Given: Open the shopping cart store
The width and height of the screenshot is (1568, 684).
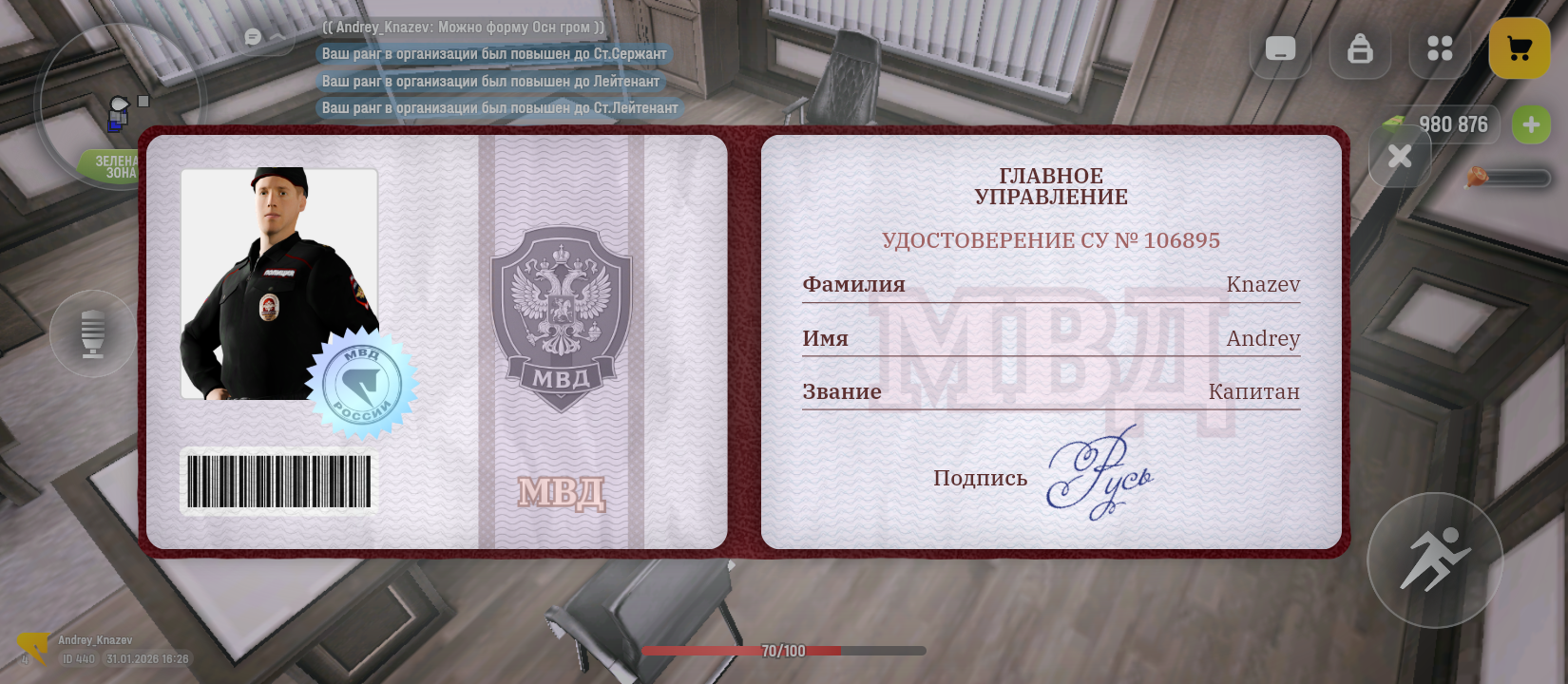Looking at the screenshot, I should click(x=1519, y=48).
